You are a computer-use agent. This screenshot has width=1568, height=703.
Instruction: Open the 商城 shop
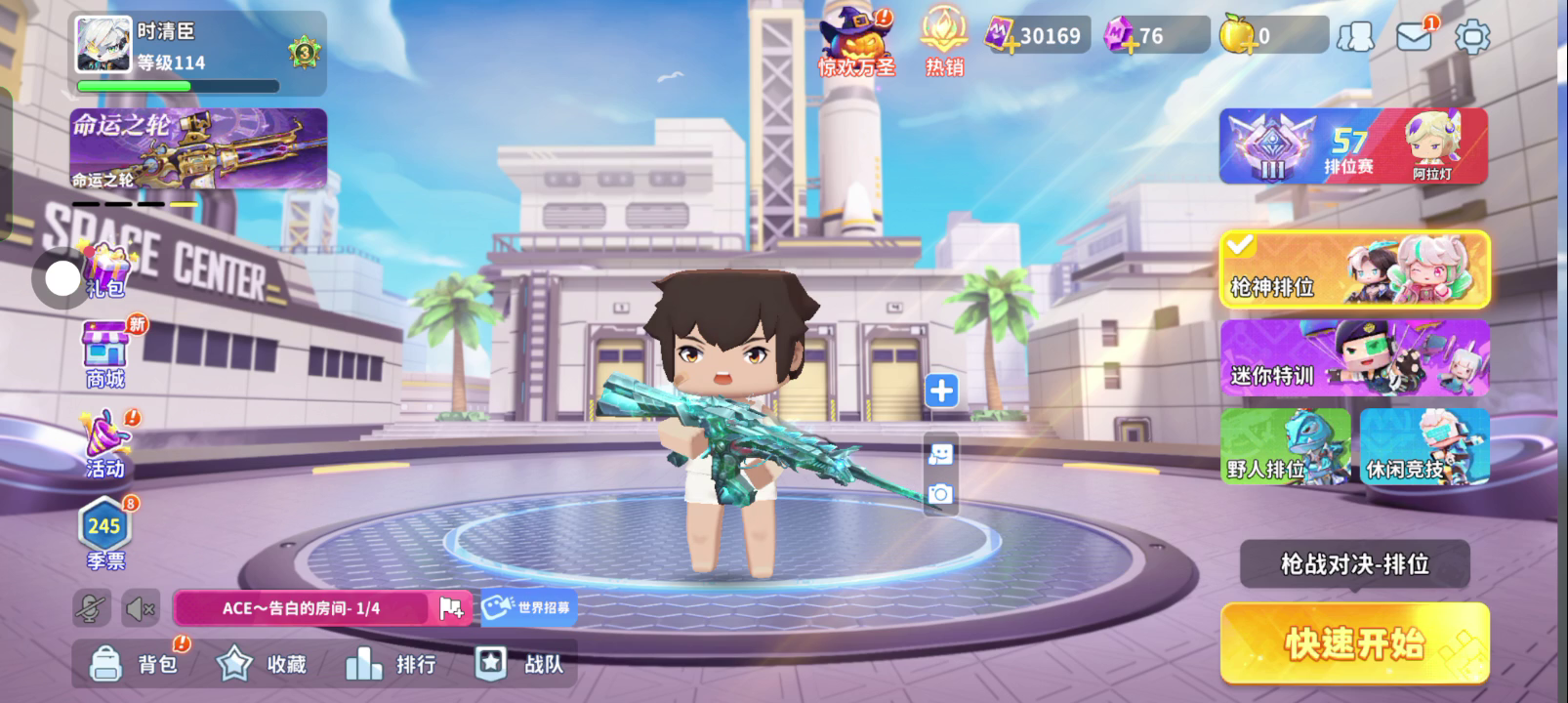pos(105,353)
